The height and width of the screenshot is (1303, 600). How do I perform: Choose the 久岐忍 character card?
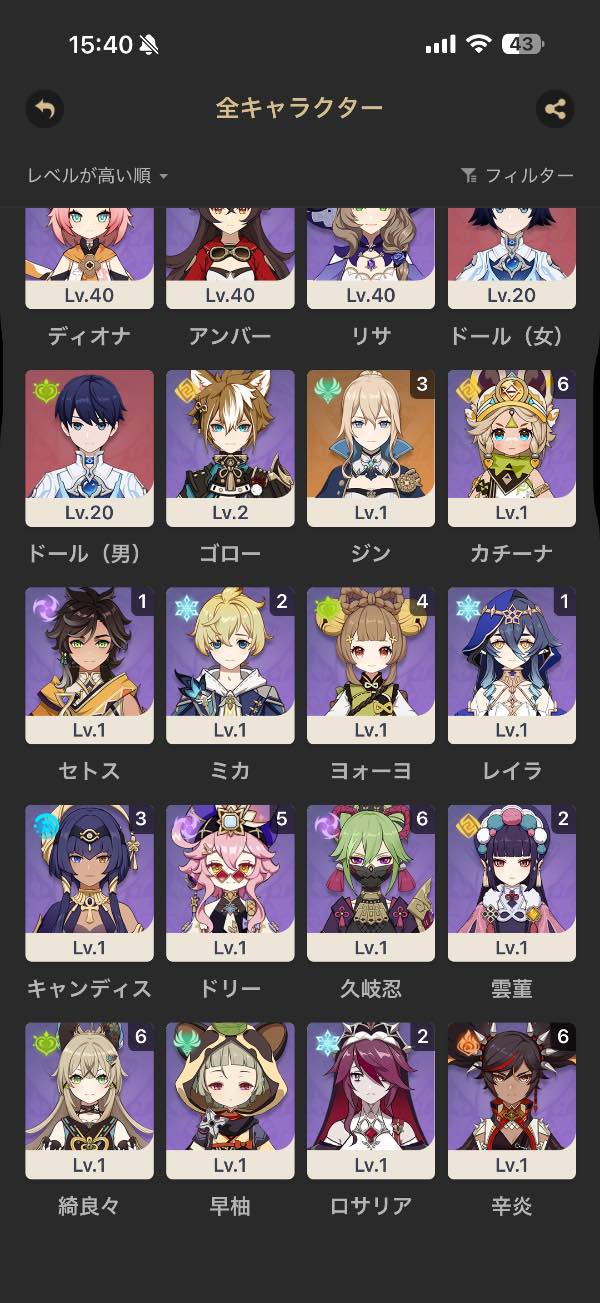click(371, 883)
